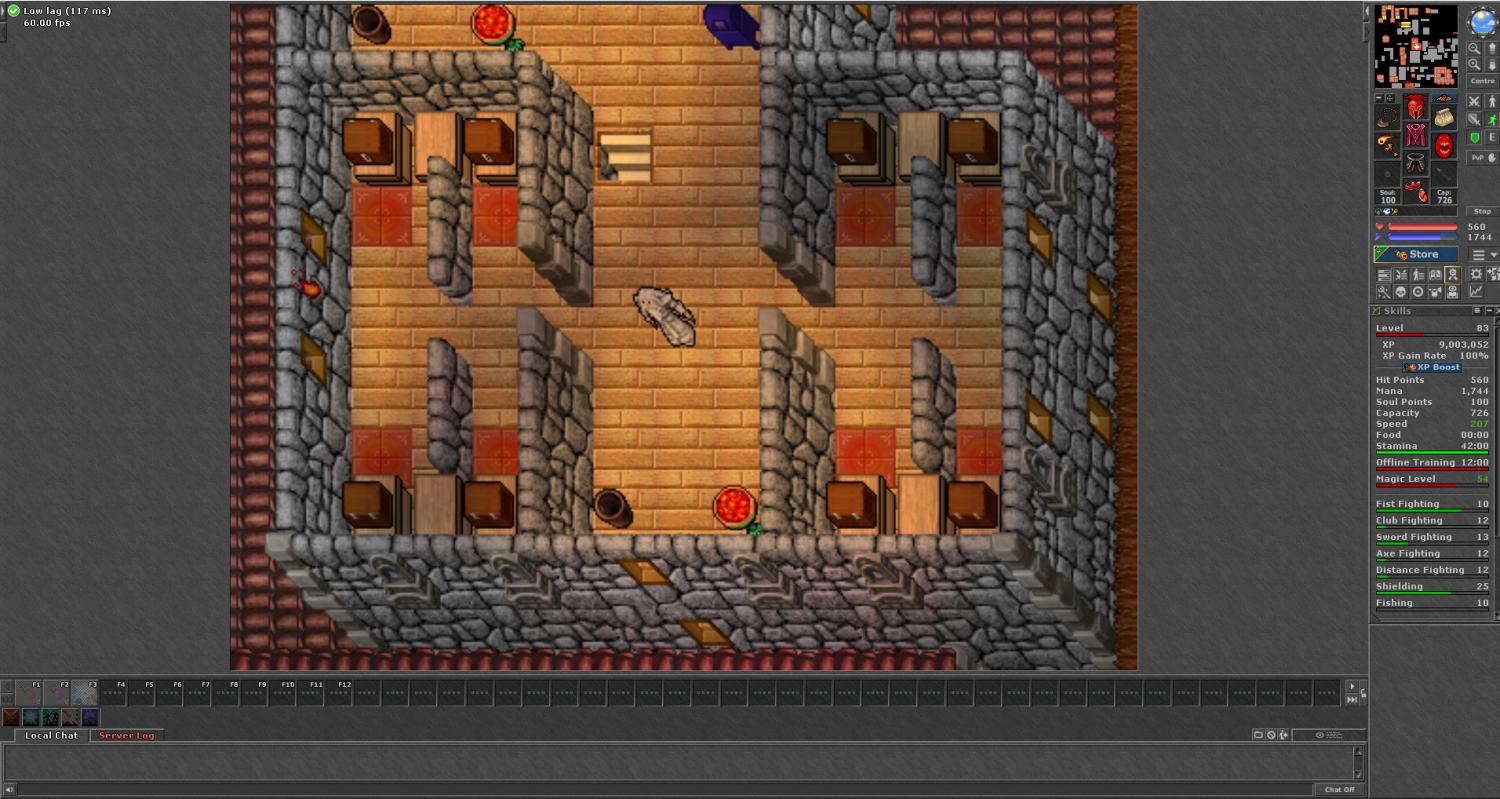Screen dimensions: 1500x799
Task: Click the Stop button
Action: tap(1482, 212)
